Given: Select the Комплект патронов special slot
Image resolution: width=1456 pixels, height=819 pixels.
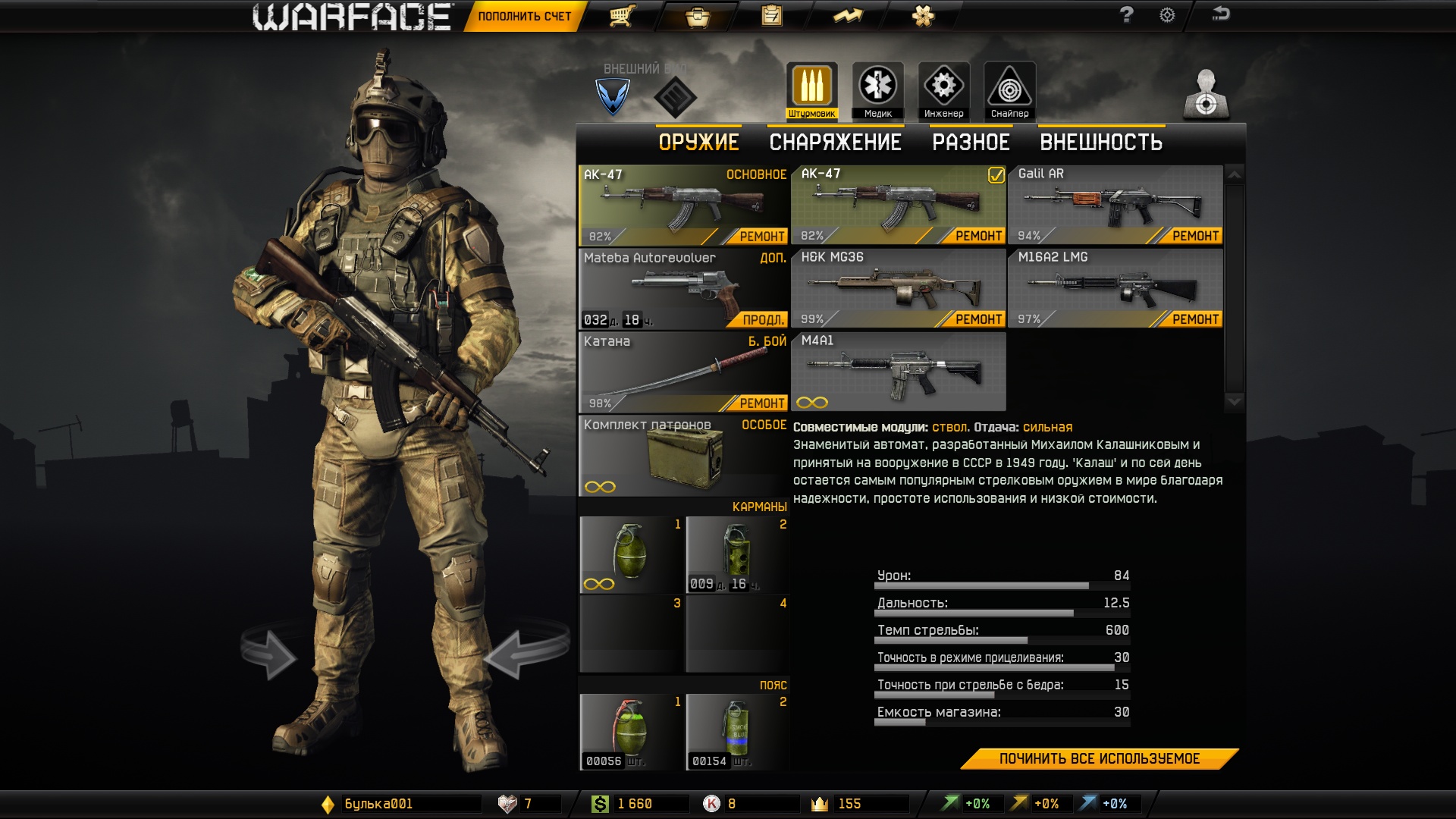Looking at the screenshot, I should [682, 457].
